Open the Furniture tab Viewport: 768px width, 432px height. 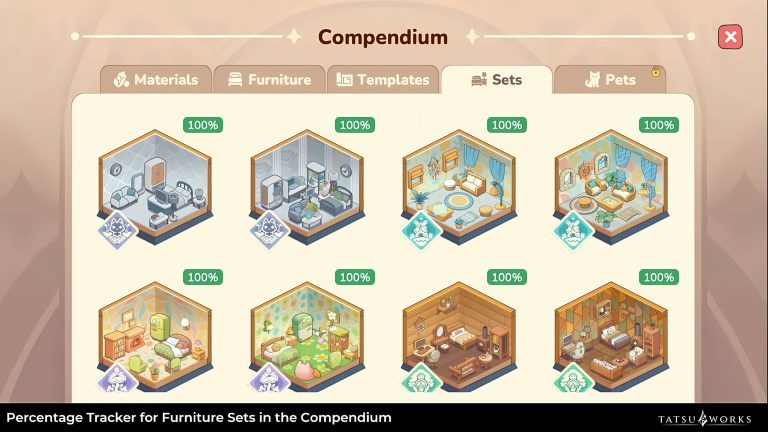click(269, 80)
